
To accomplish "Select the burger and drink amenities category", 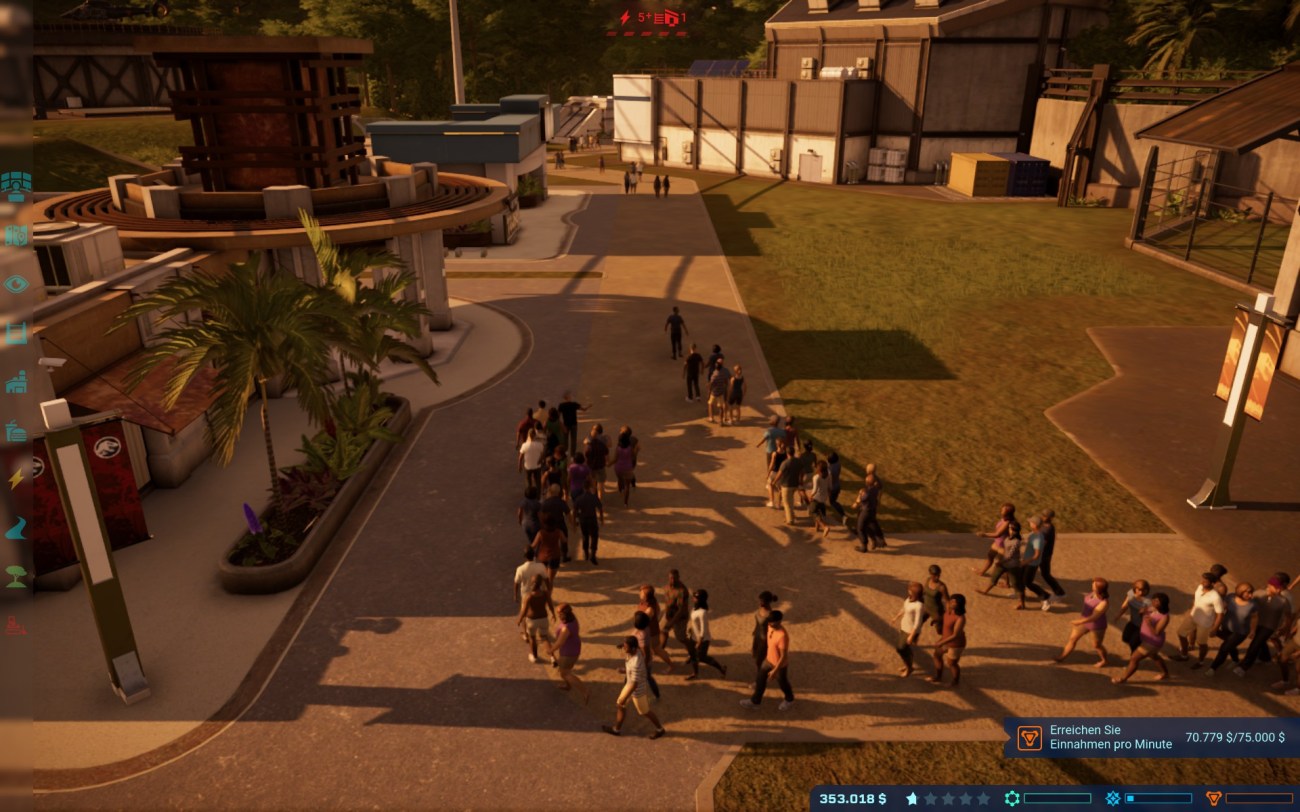I will coord(16,431).
